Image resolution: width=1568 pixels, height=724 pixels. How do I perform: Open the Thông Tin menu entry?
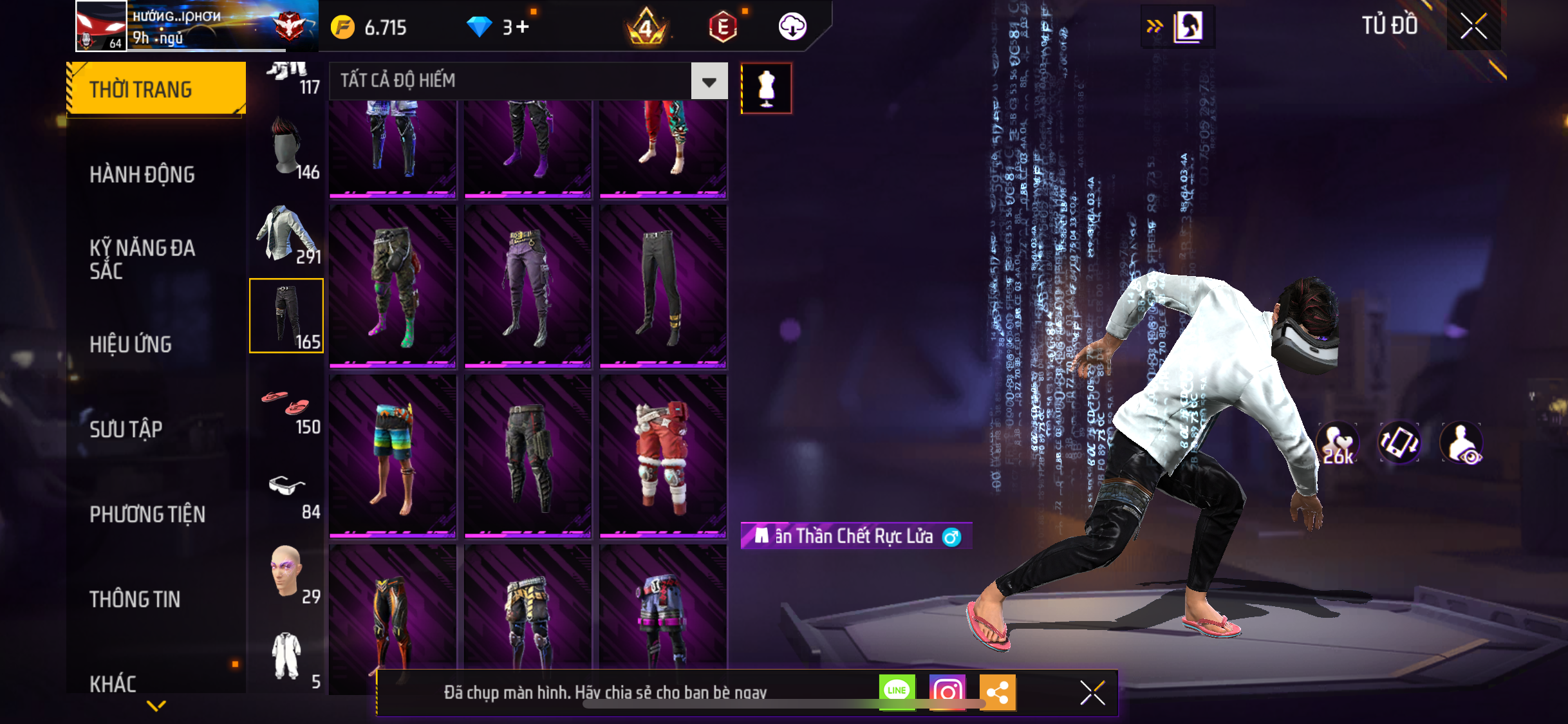click(135, 599)
